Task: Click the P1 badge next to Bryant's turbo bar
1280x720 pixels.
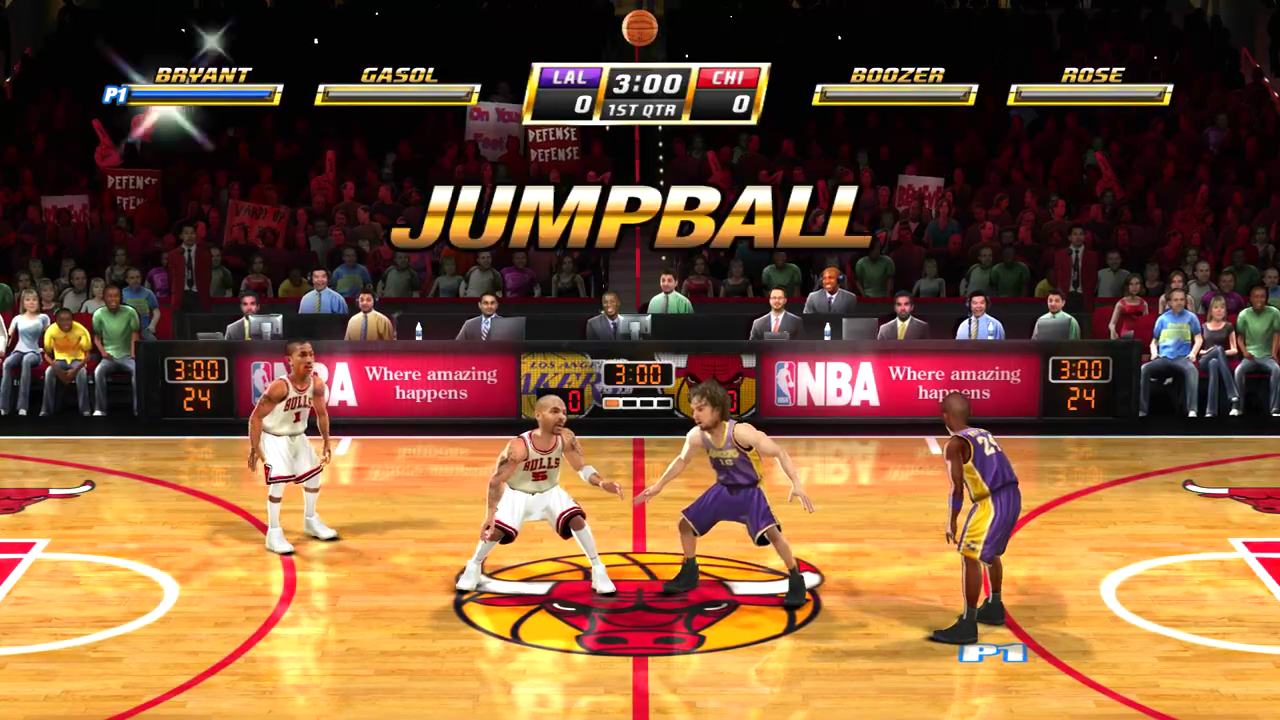Action: [115, 96]
